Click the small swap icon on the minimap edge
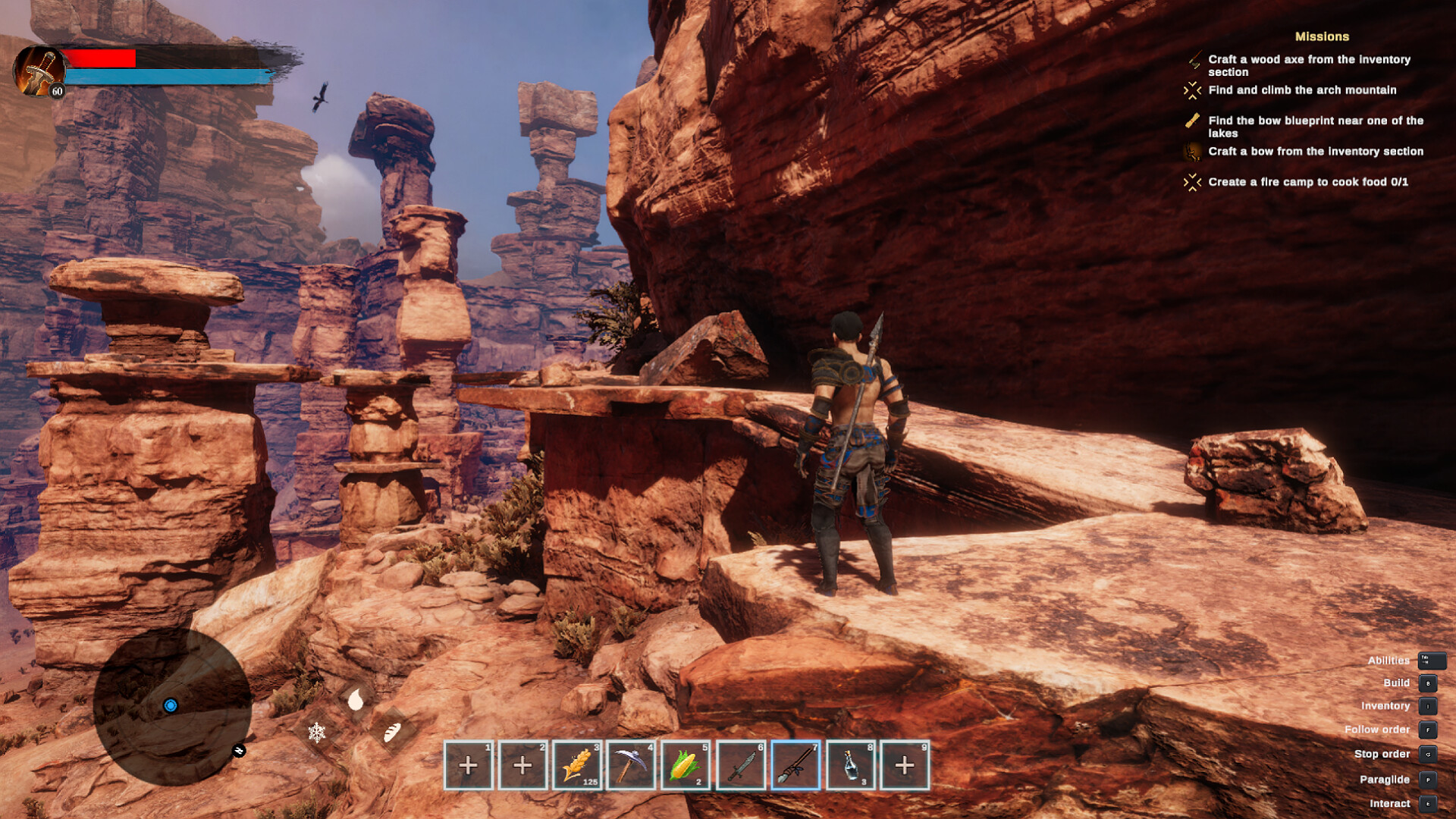The width and height of the screenshot is (1456, 819). pos(239,751)
